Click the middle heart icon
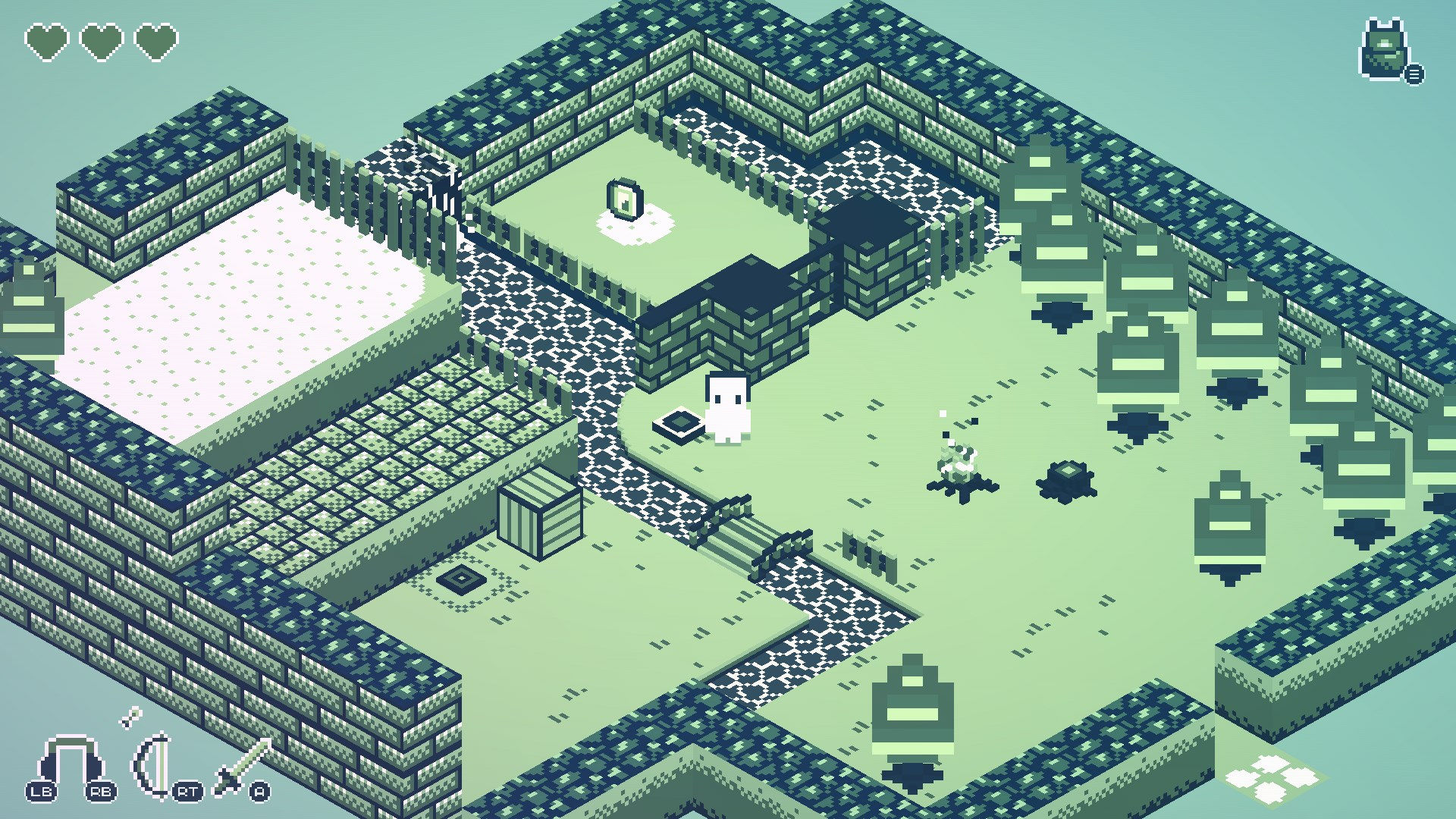Viewport: 1456px width, 819px height. pyautogui.click(x=102, y=42)
